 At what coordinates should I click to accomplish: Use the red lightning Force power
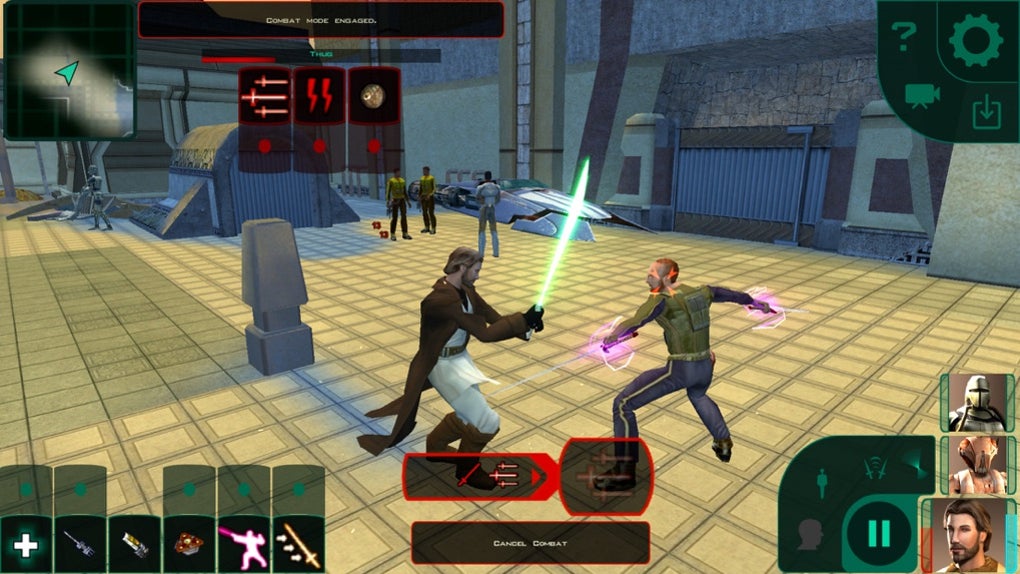click(x=319, y=97)
